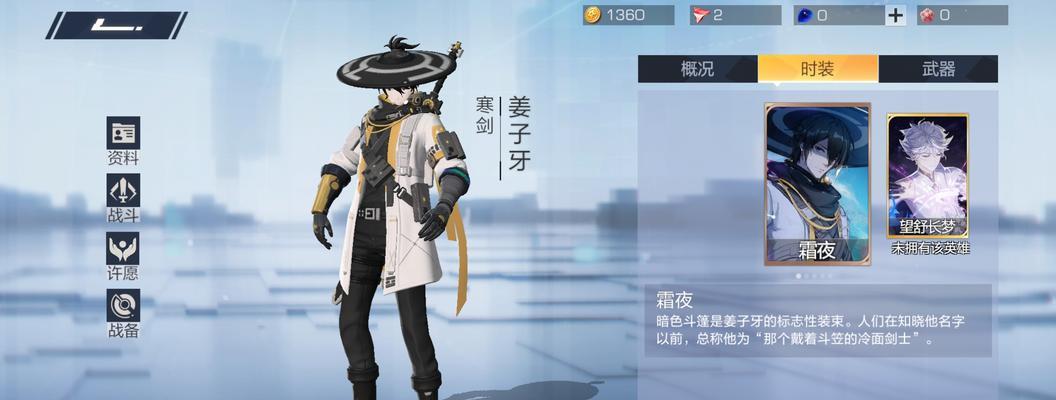Open the 许愿 wish section
This screenshot has width=1056, height=400.
click(123, 254)
